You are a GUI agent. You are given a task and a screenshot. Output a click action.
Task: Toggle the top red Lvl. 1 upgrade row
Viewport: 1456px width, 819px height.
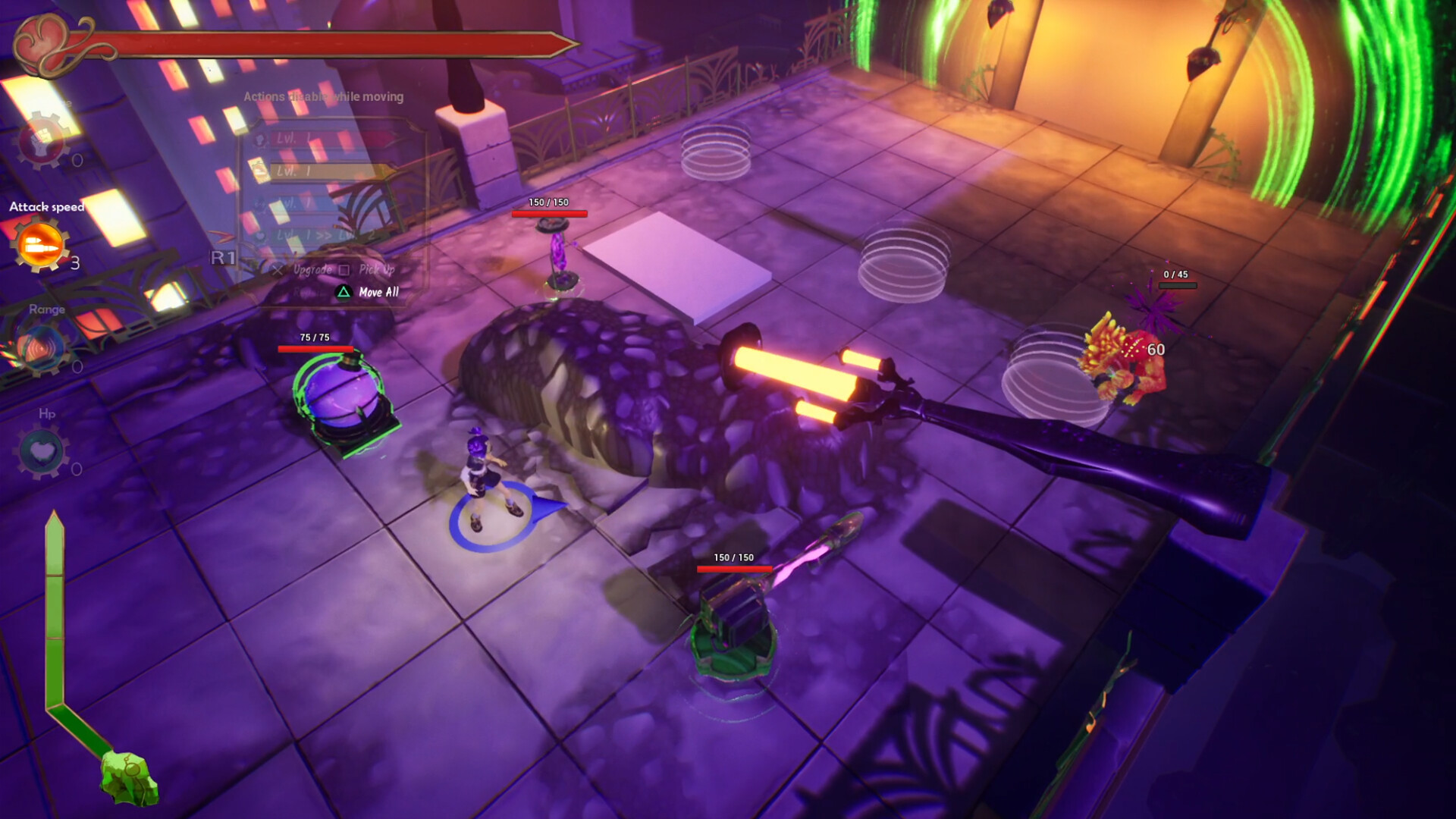tap(318, 140)
